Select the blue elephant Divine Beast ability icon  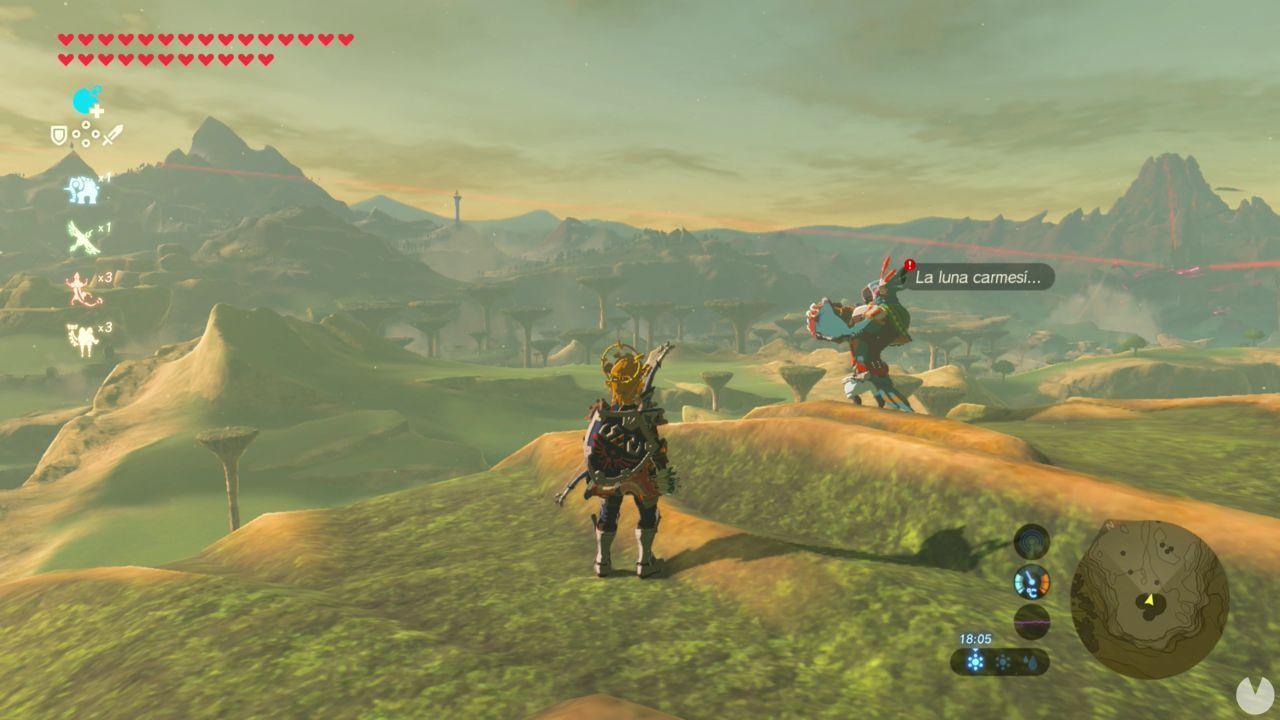click(x=82, y=188)
